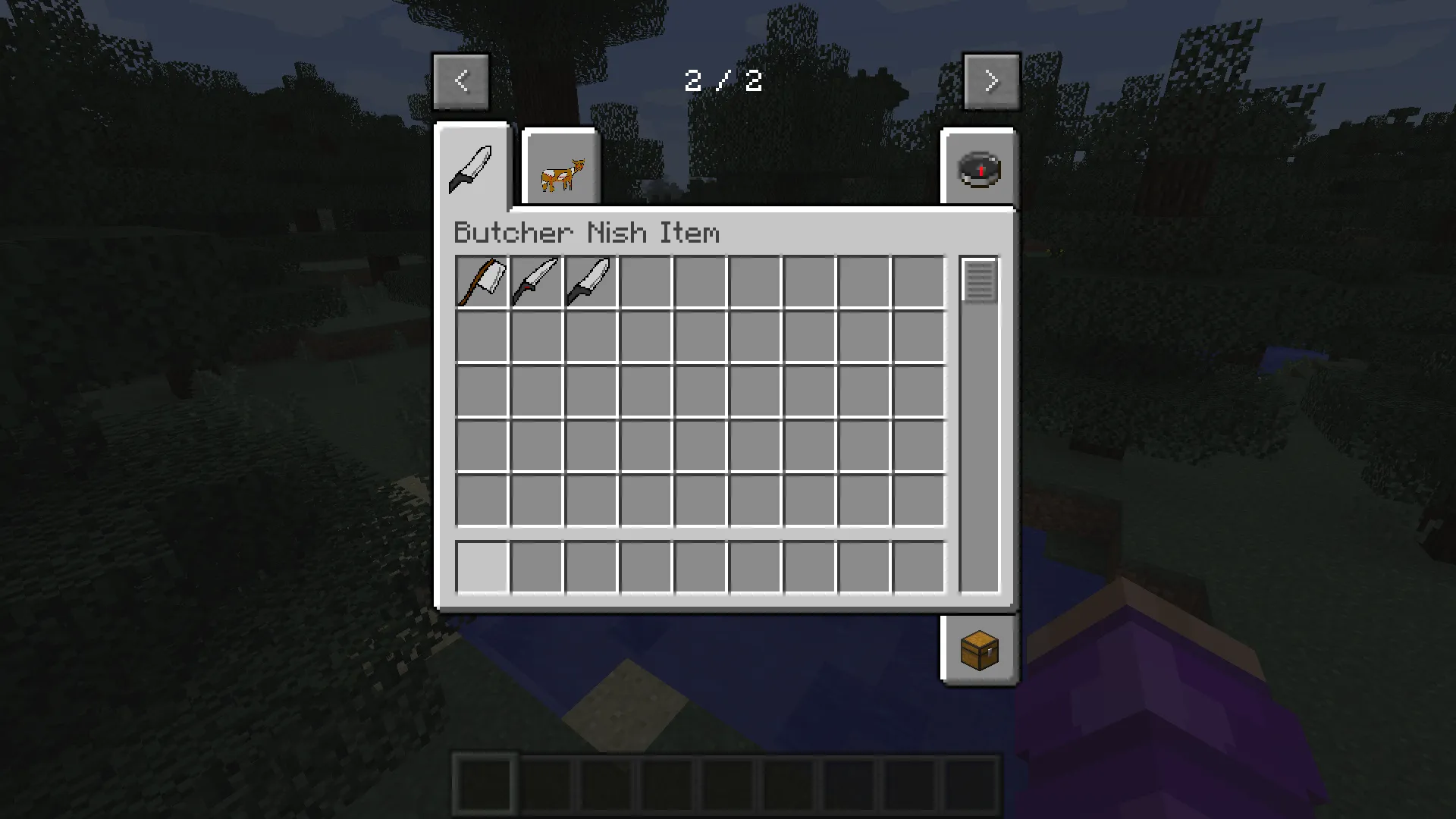The image size is (1456, 819).
Task: Click the "Butcher Nish Item" title text
Action: click(x=586, y=233)
